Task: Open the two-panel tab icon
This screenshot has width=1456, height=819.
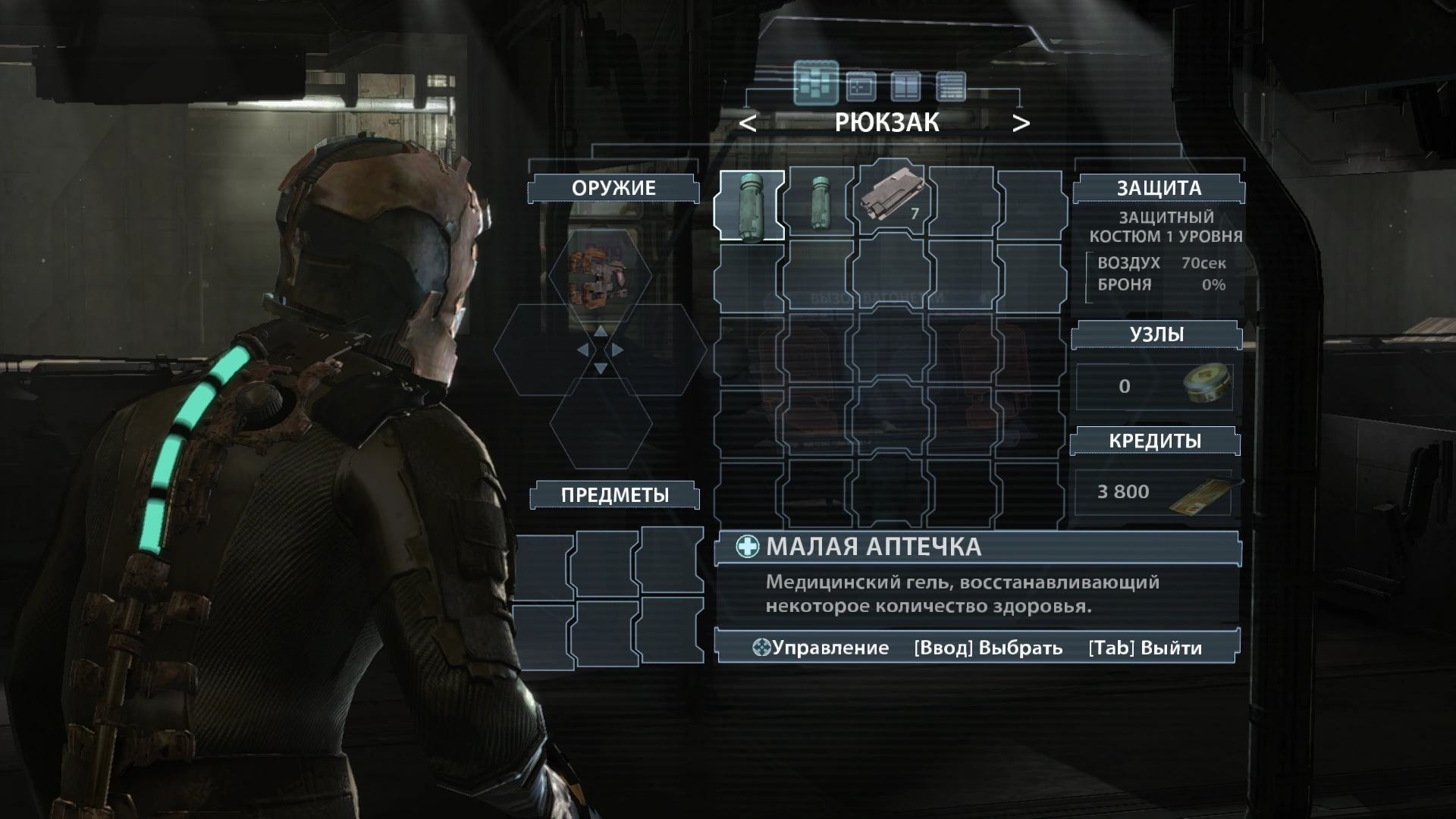Action: tap(905, 86)
